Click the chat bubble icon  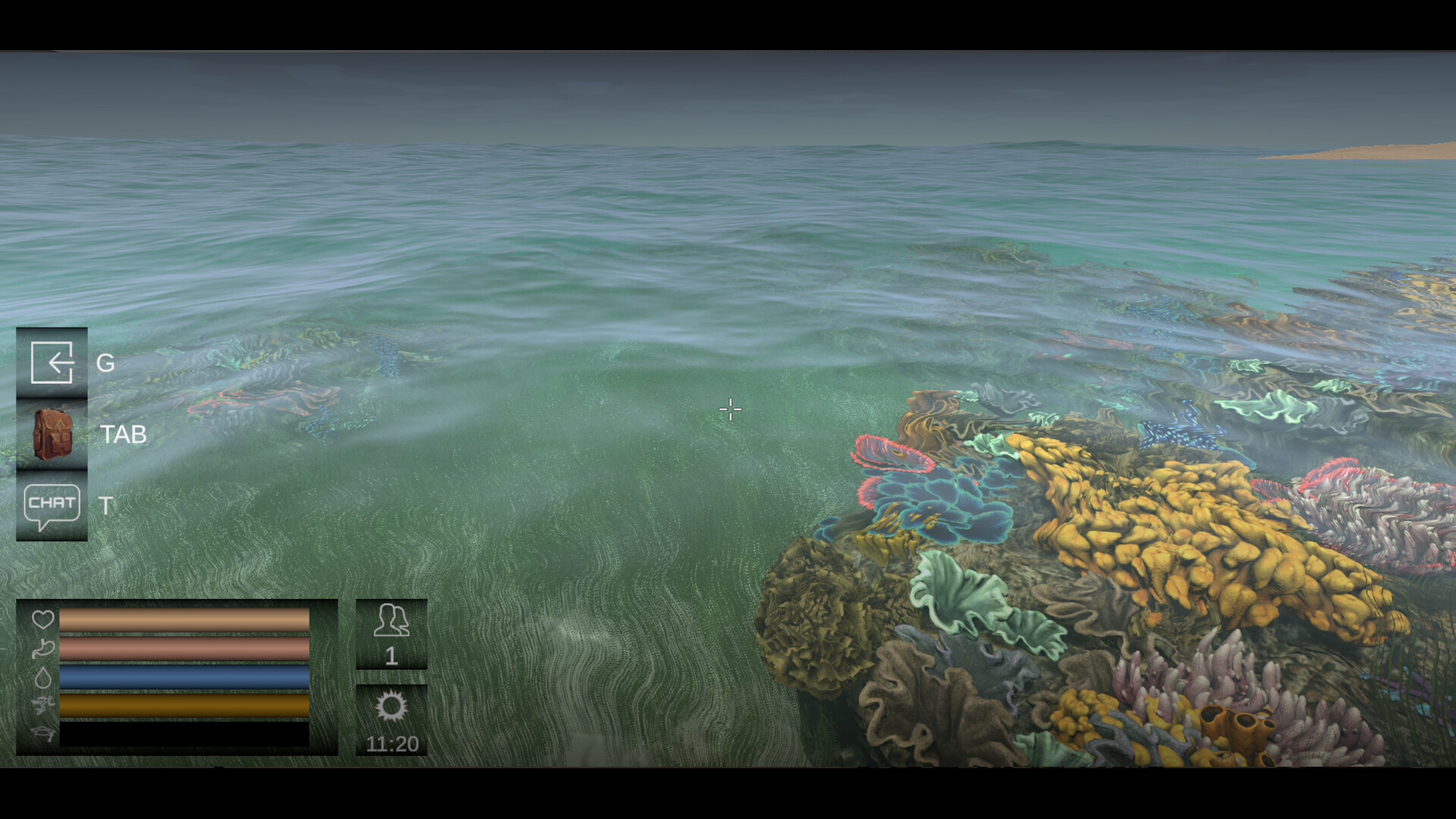[52, 504]
